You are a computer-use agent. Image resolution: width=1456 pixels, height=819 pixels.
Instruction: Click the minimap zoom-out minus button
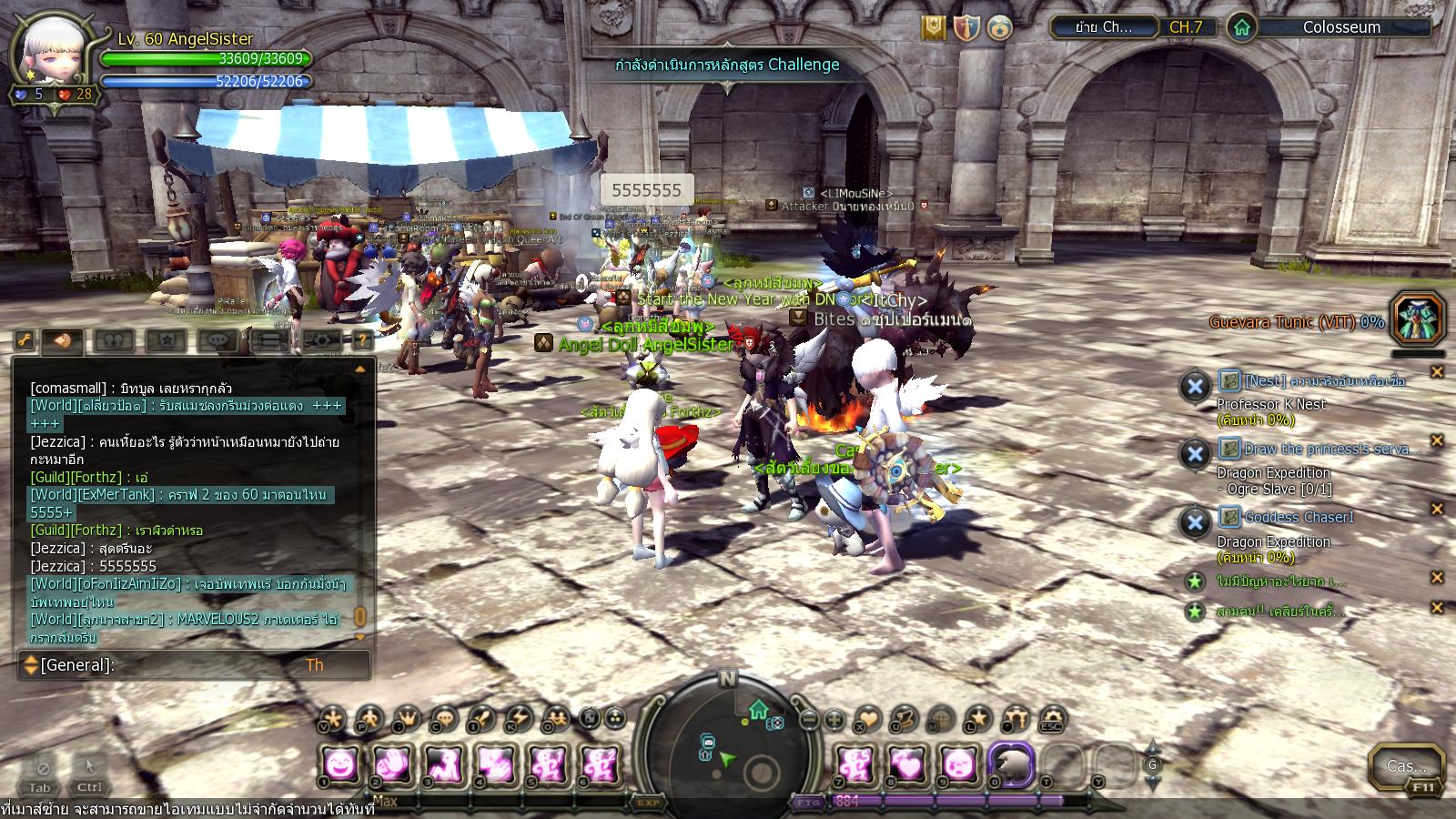tap(809, 719)
